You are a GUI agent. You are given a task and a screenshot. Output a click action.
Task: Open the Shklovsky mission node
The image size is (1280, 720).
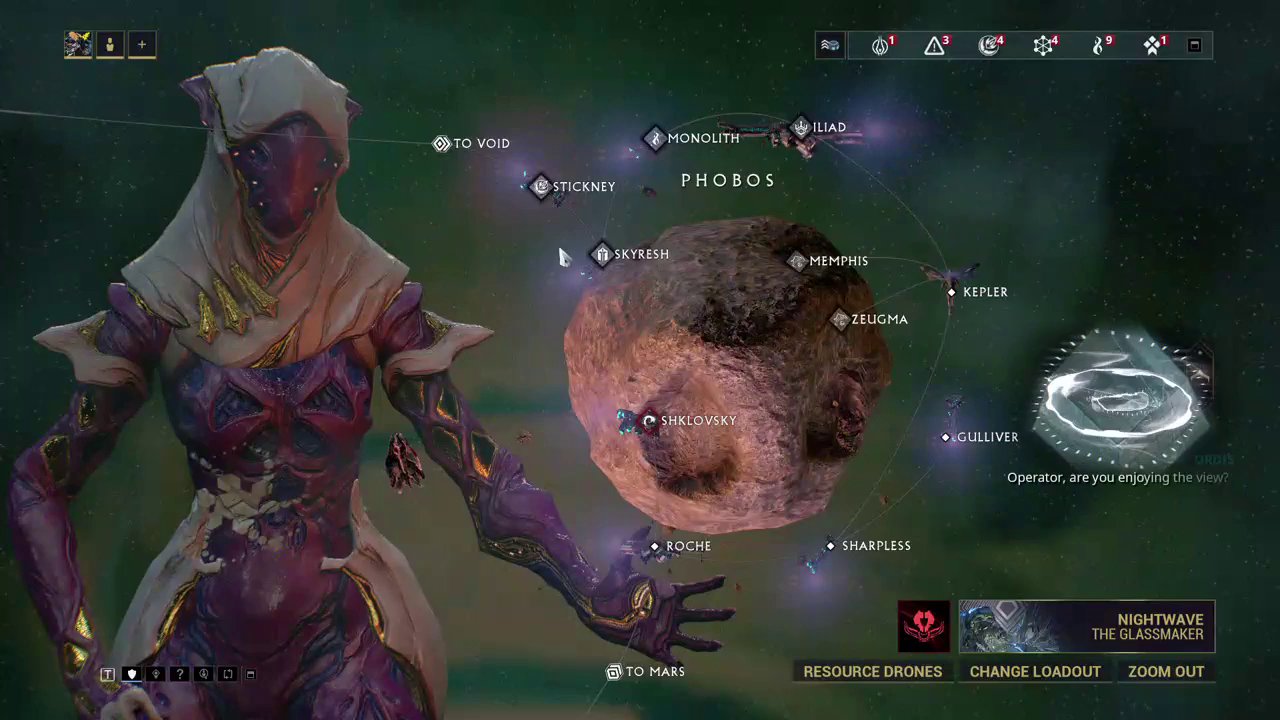click(x=650, y=421)
